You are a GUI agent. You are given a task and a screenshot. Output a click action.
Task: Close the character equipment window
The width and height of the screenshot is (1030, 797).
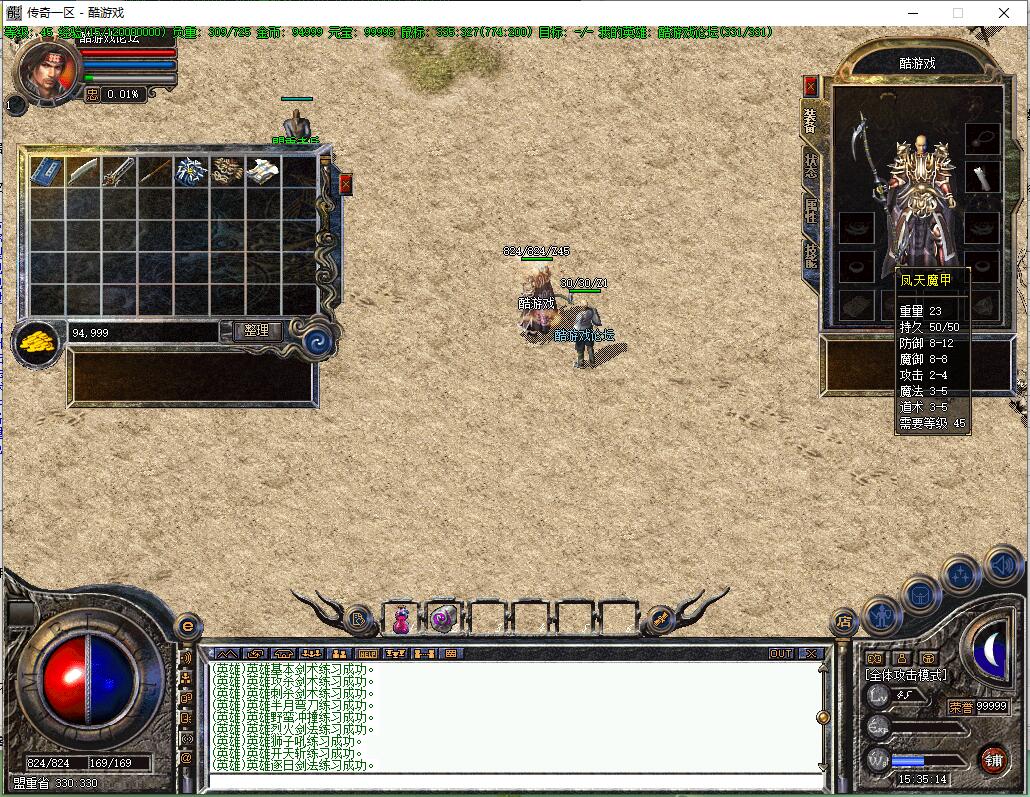click(x=811, y=86)
